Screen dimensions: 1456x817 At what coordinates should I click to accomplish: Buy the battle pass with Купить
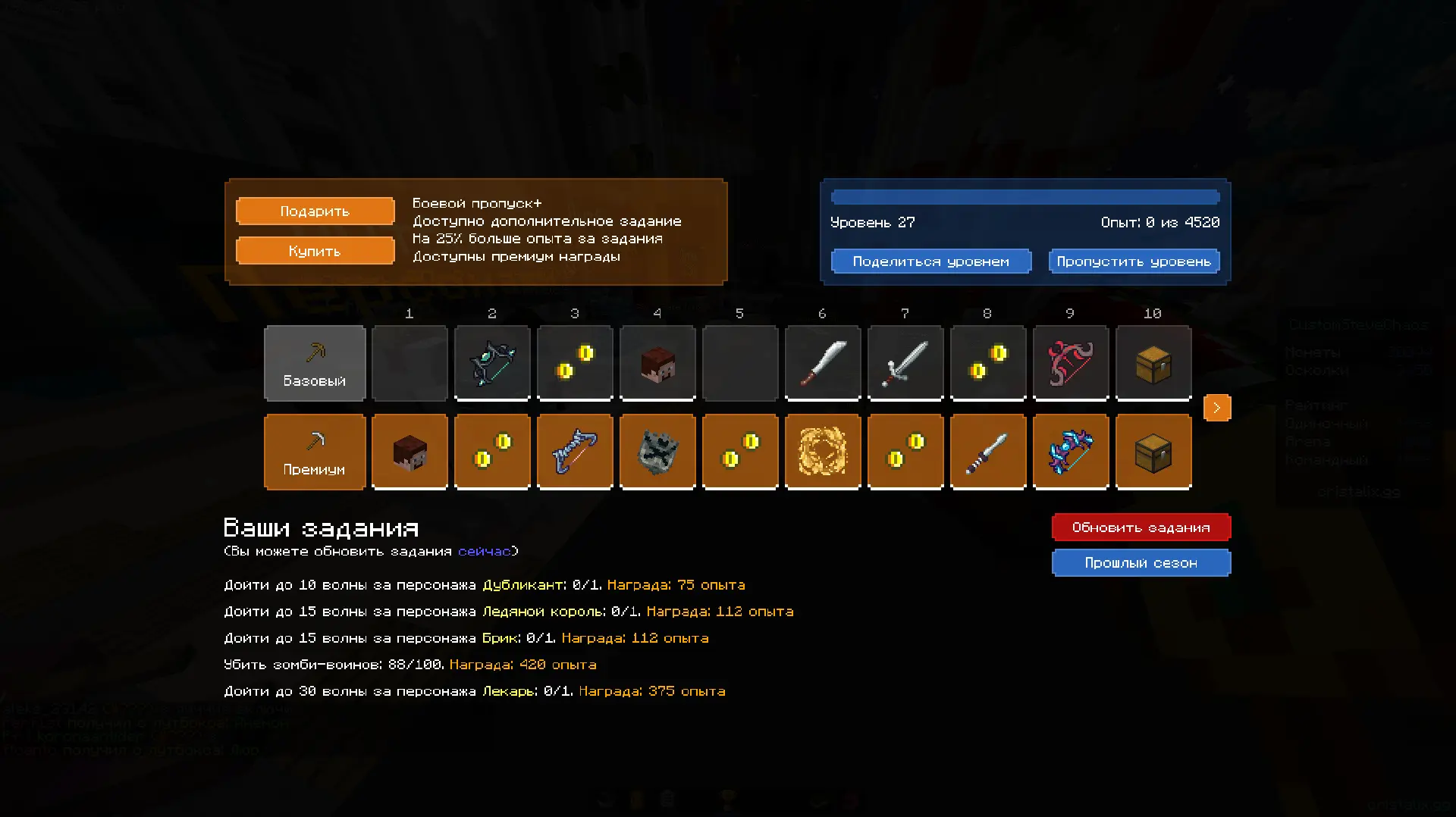tap(315, 251)
